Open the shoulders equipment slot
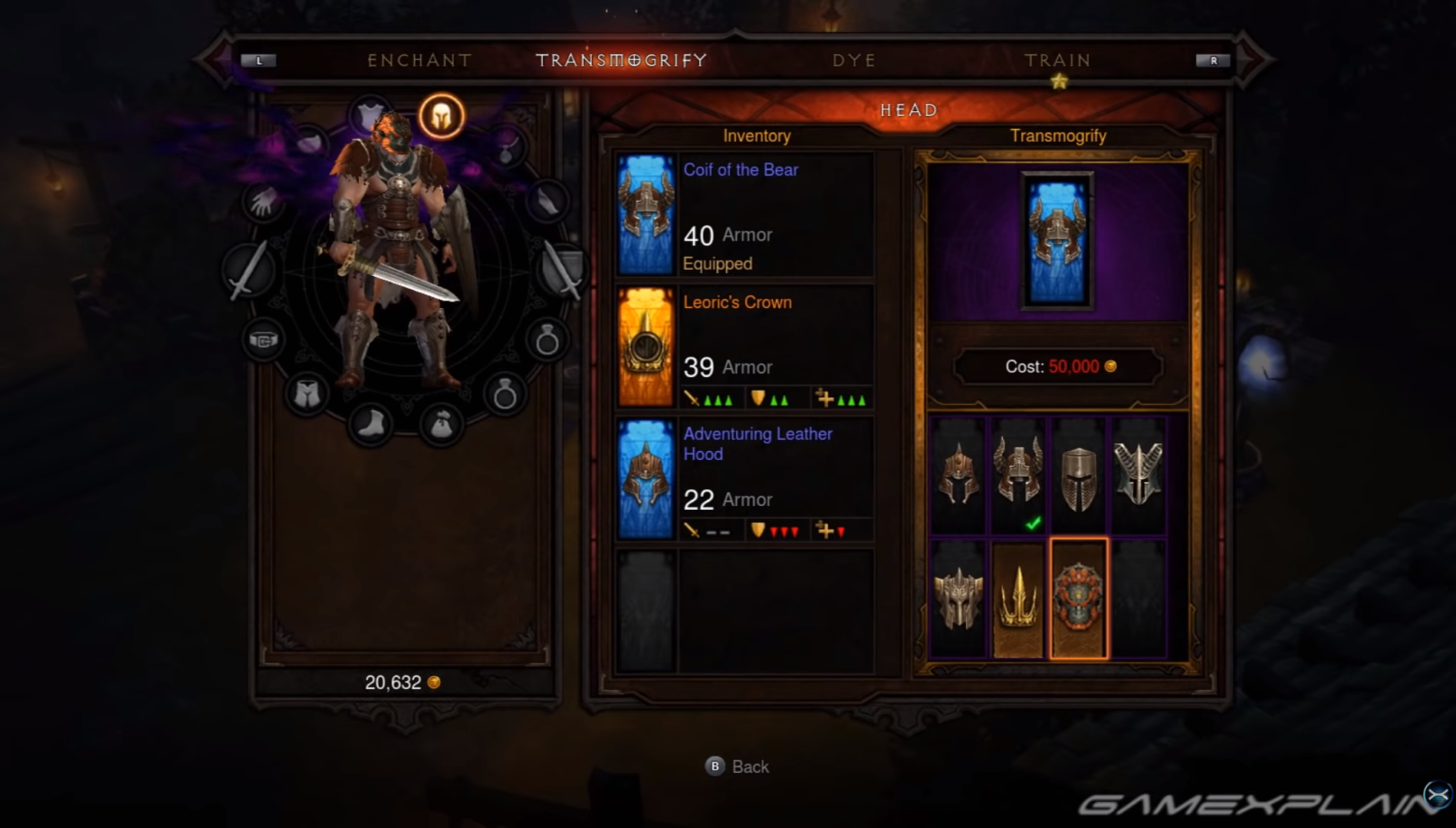The image size is (1456, 828). click(312, 142)
